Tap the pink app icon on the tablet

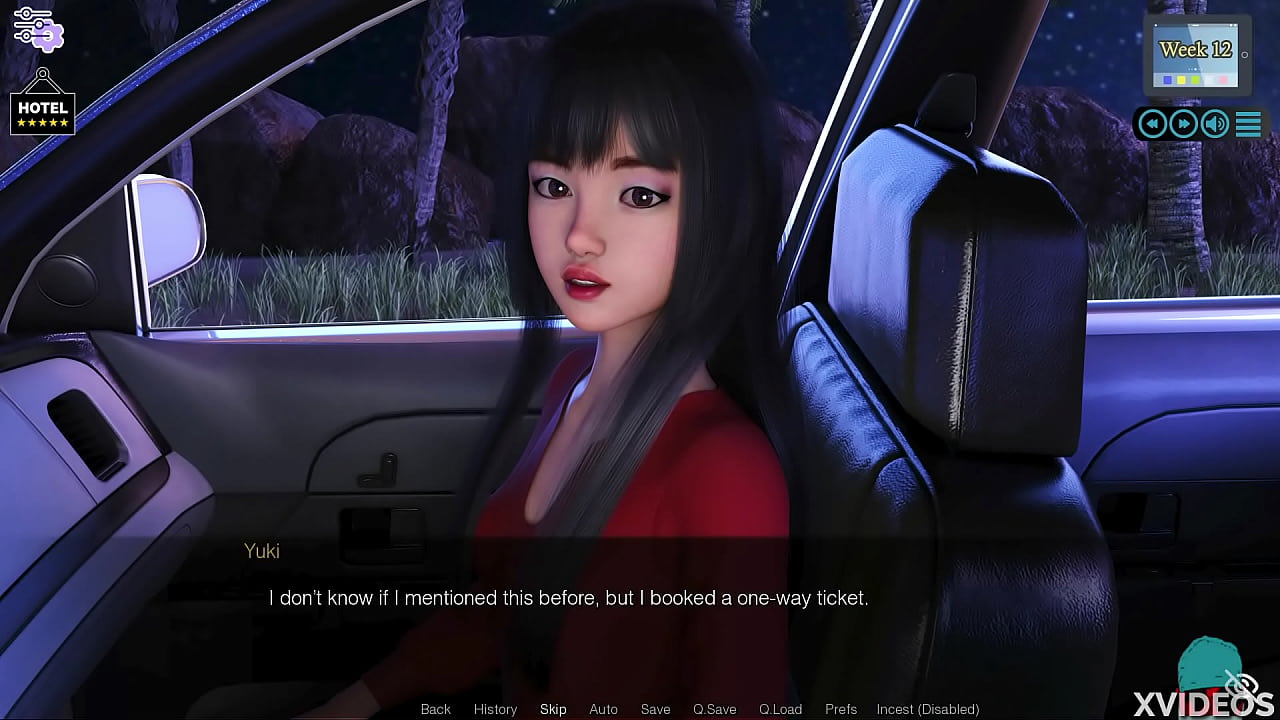(x=1222, y=80)
